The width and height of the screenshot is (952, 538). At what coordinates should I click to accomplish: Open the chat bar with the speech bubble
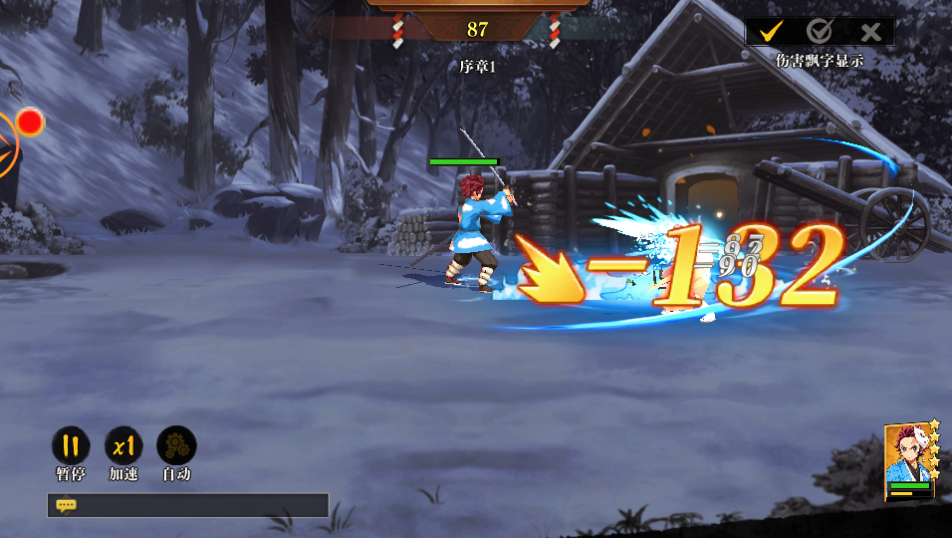point(67,506)
